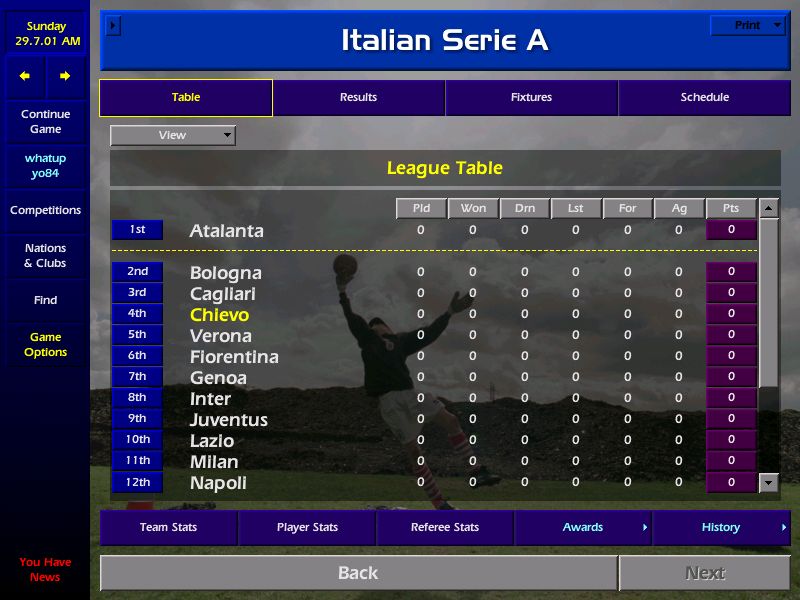Image resolution: width=800 pixels, height=600 pixels.
Task: Open the View dropdown
Action: (x=173, y=135)
